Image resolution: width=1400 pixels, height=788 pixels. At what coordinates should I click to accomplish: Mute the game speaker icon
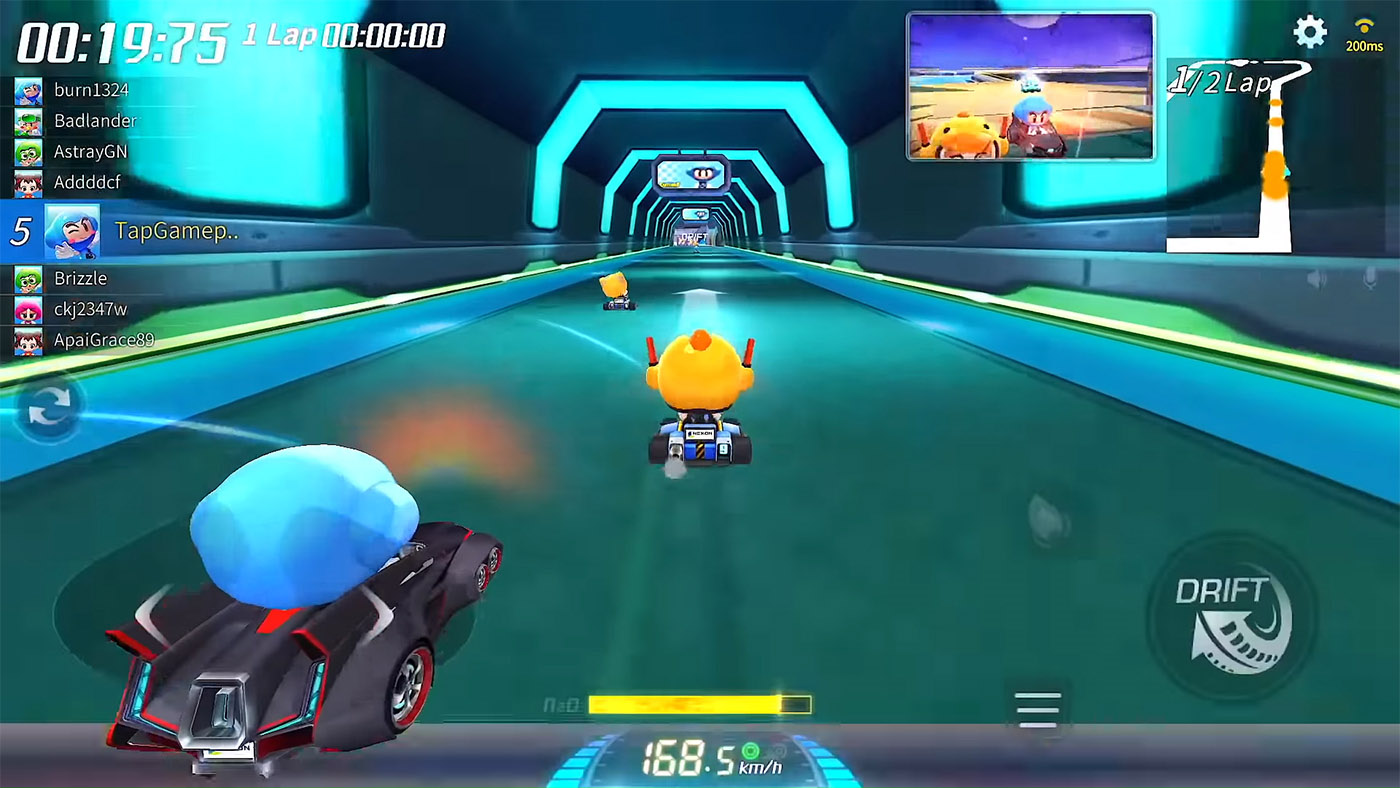1317,278
